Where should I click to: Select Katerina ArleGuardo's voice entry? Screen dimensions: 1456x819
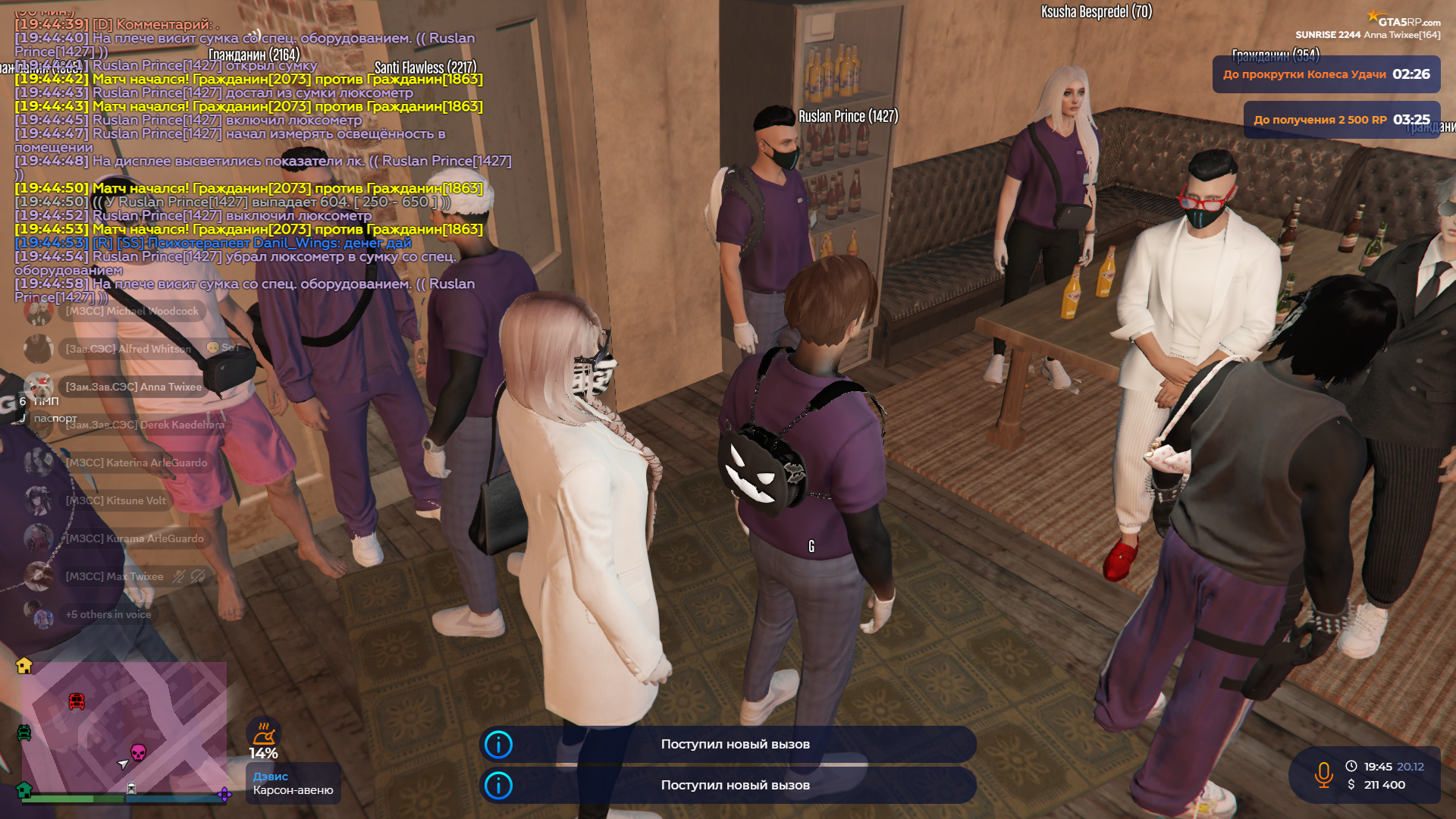coord(136,463)
